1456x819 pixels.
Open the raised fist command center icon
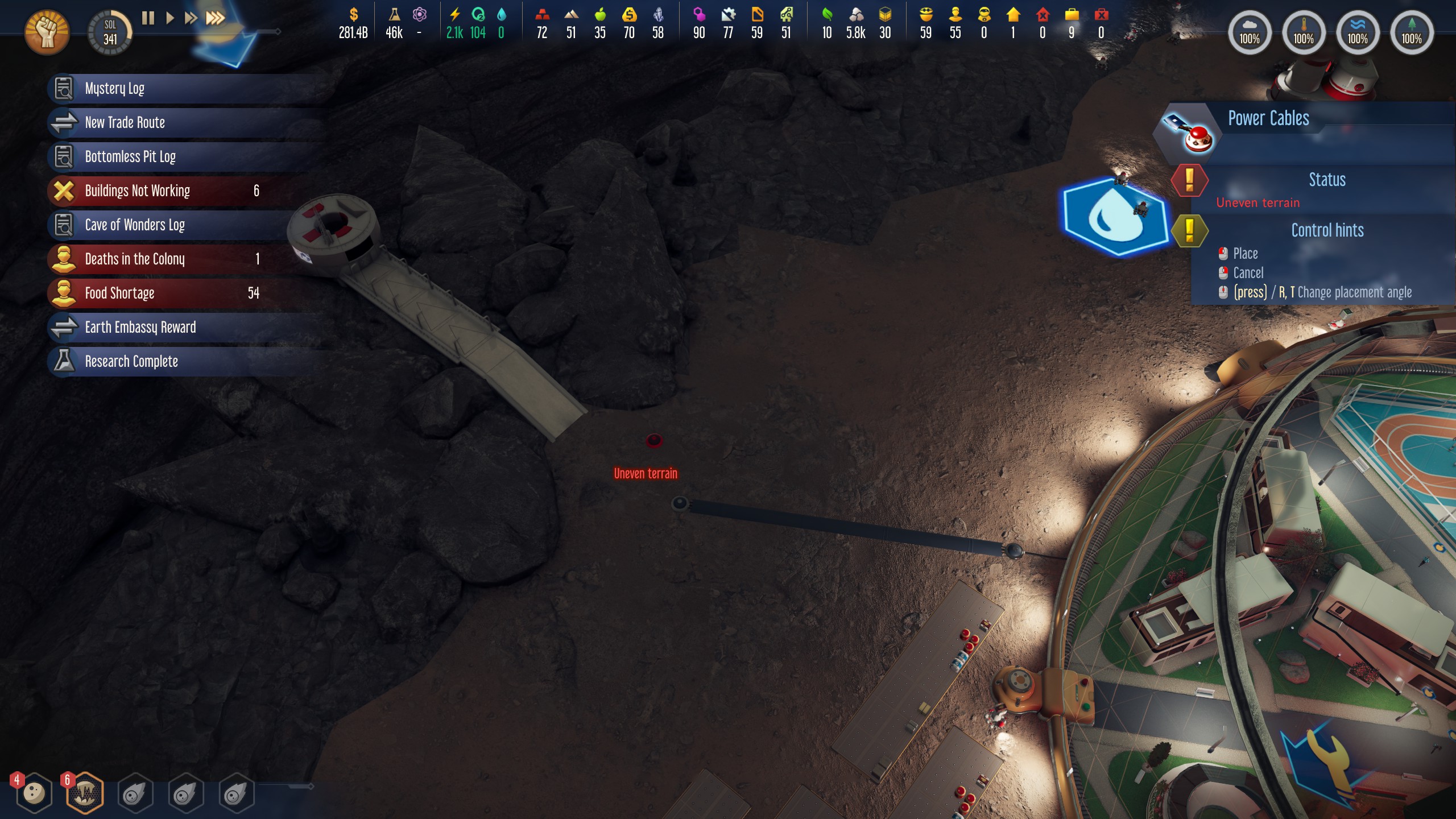coord(47,32)
